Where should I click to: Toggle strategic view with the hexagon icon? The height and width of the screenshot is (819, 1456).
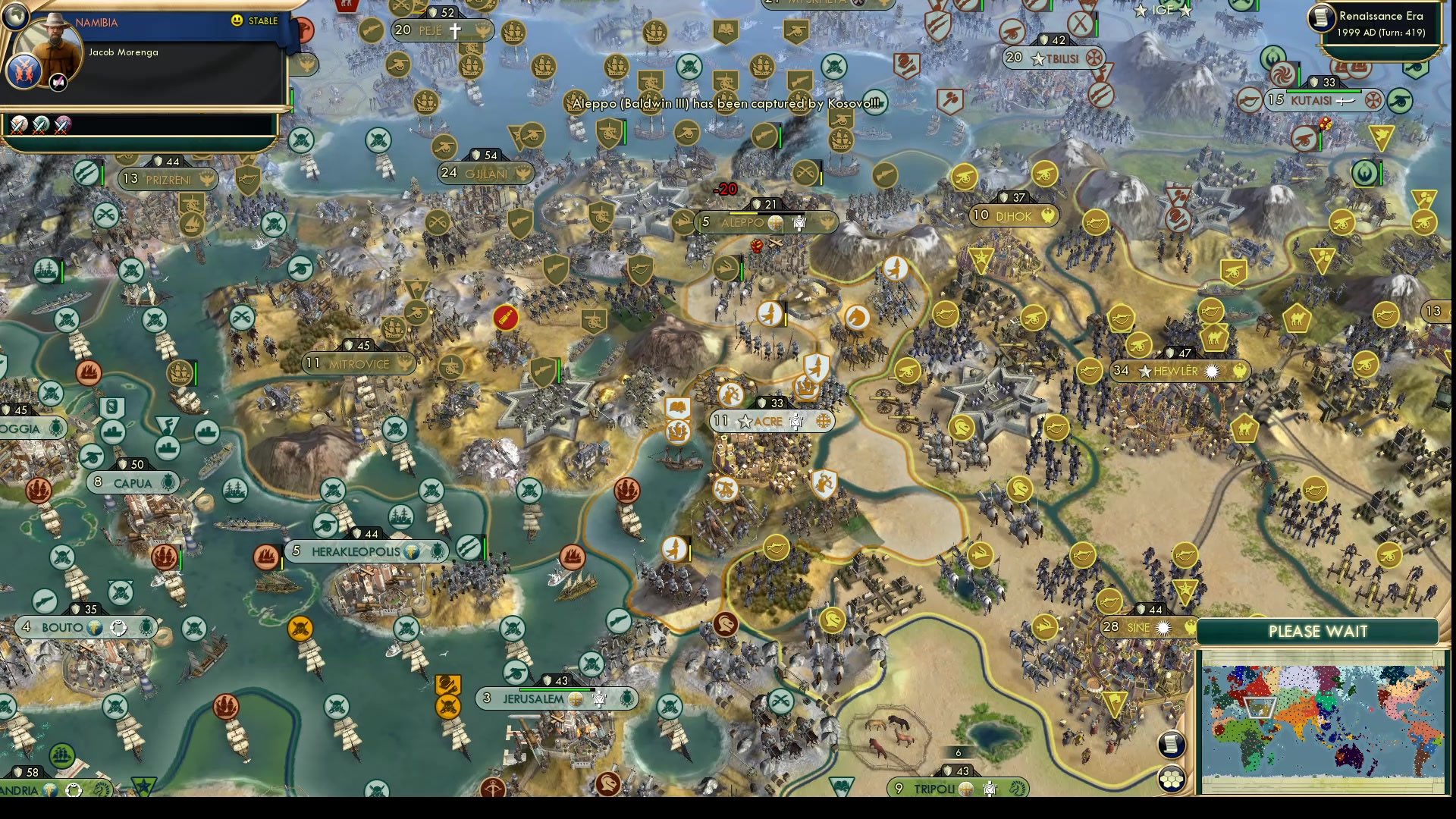[x=1173, y=777]
